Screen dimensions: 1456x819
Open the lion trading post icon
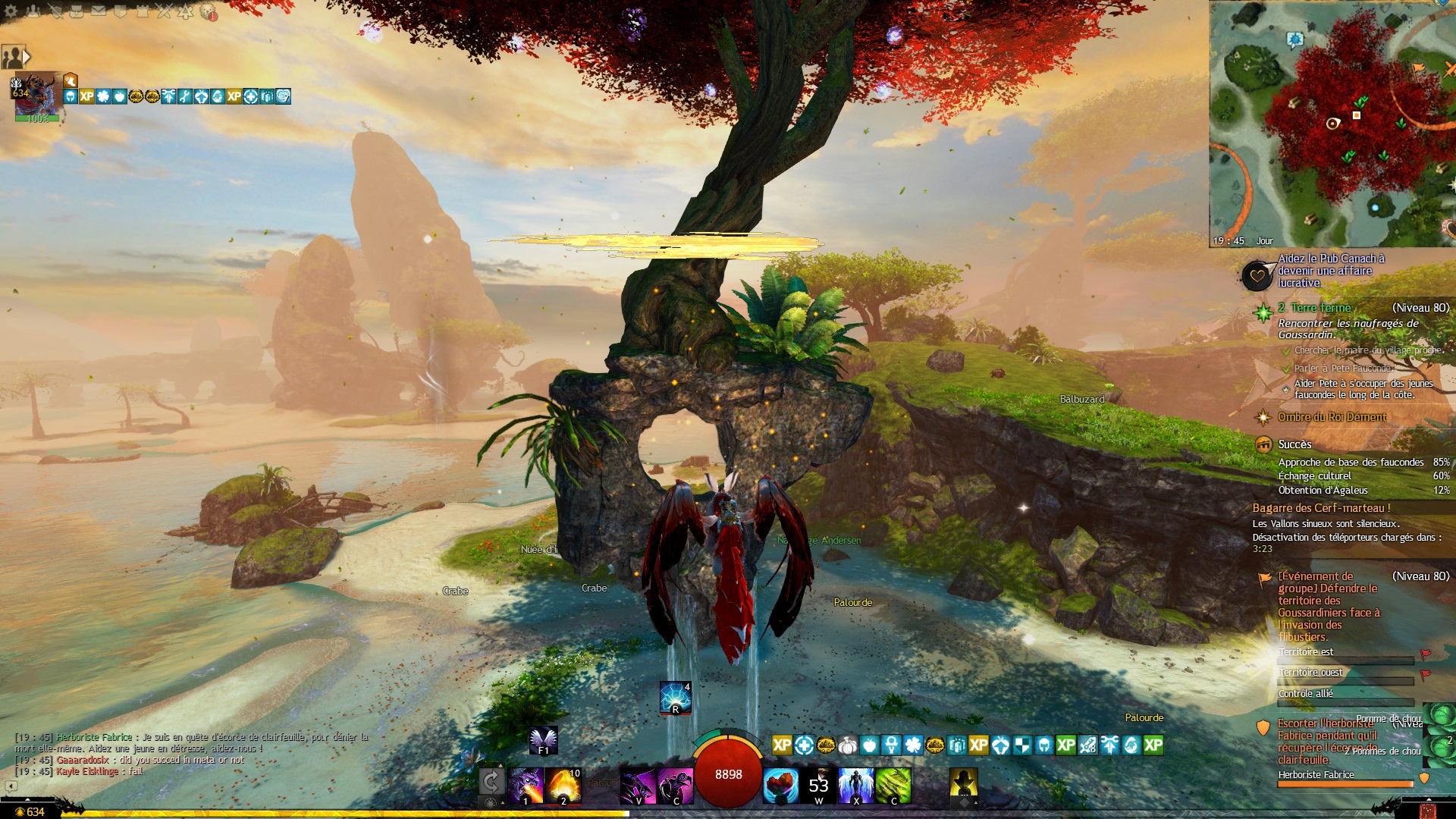tap(208, 11)
